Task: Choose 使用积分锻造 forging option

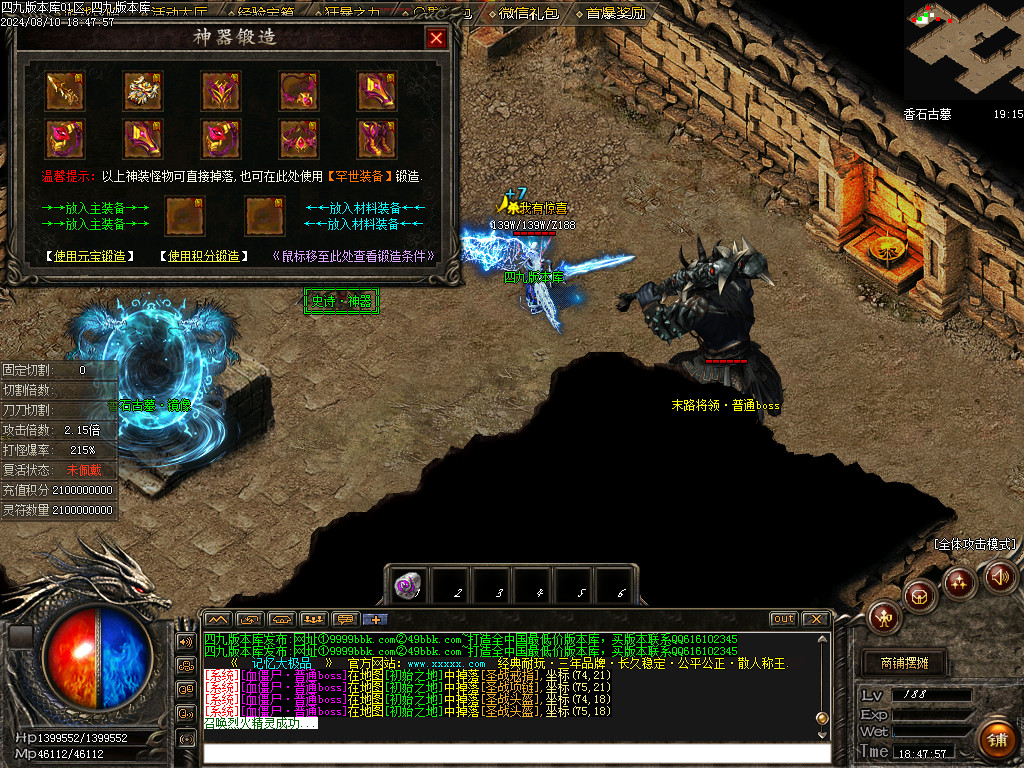Action: (x=204, y=256)
